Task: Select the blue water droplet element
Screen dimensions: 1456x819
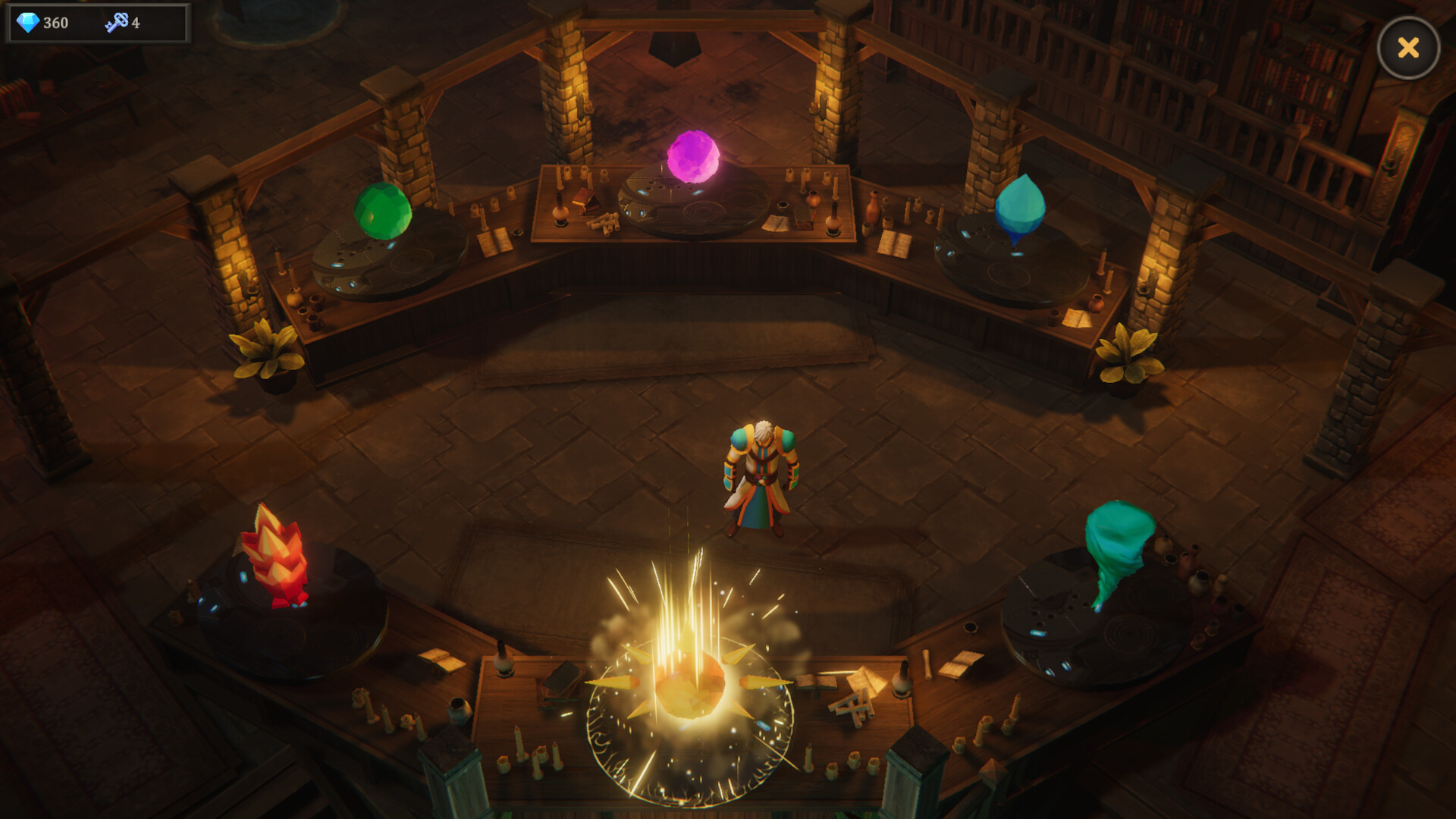Action: [1019, 206]
